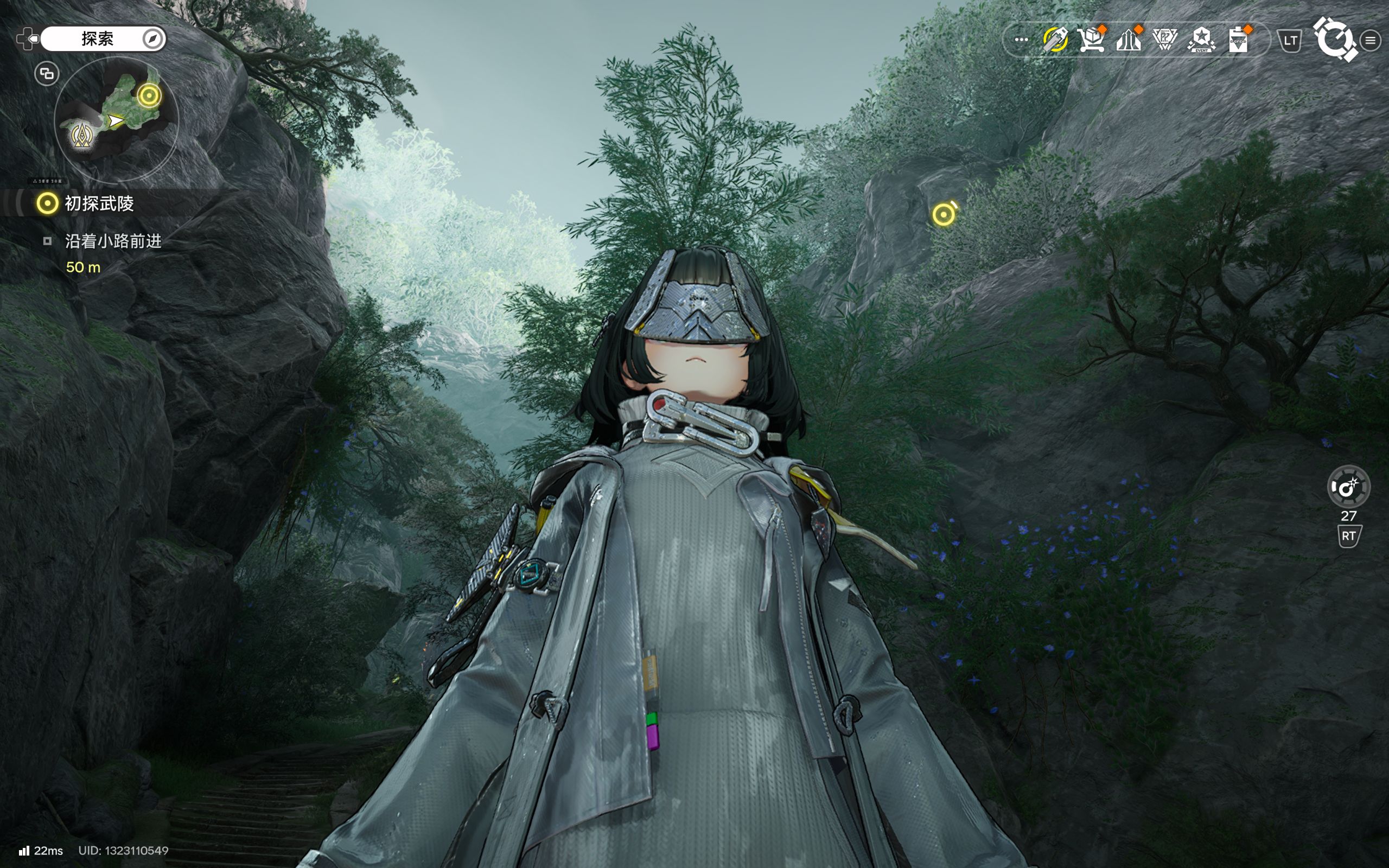This screenshot has height=868, width=1389.
Task: Select the 初探武陵 quest tracker entry
Action: point(99,203)
